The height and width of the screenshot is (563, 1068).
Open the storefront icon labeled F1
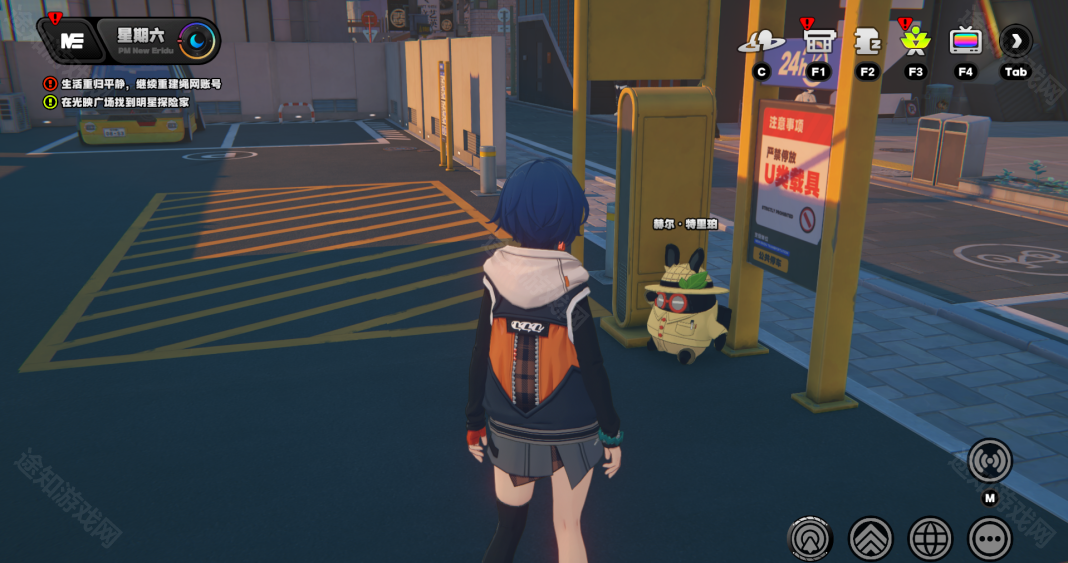tap(819, 42)
